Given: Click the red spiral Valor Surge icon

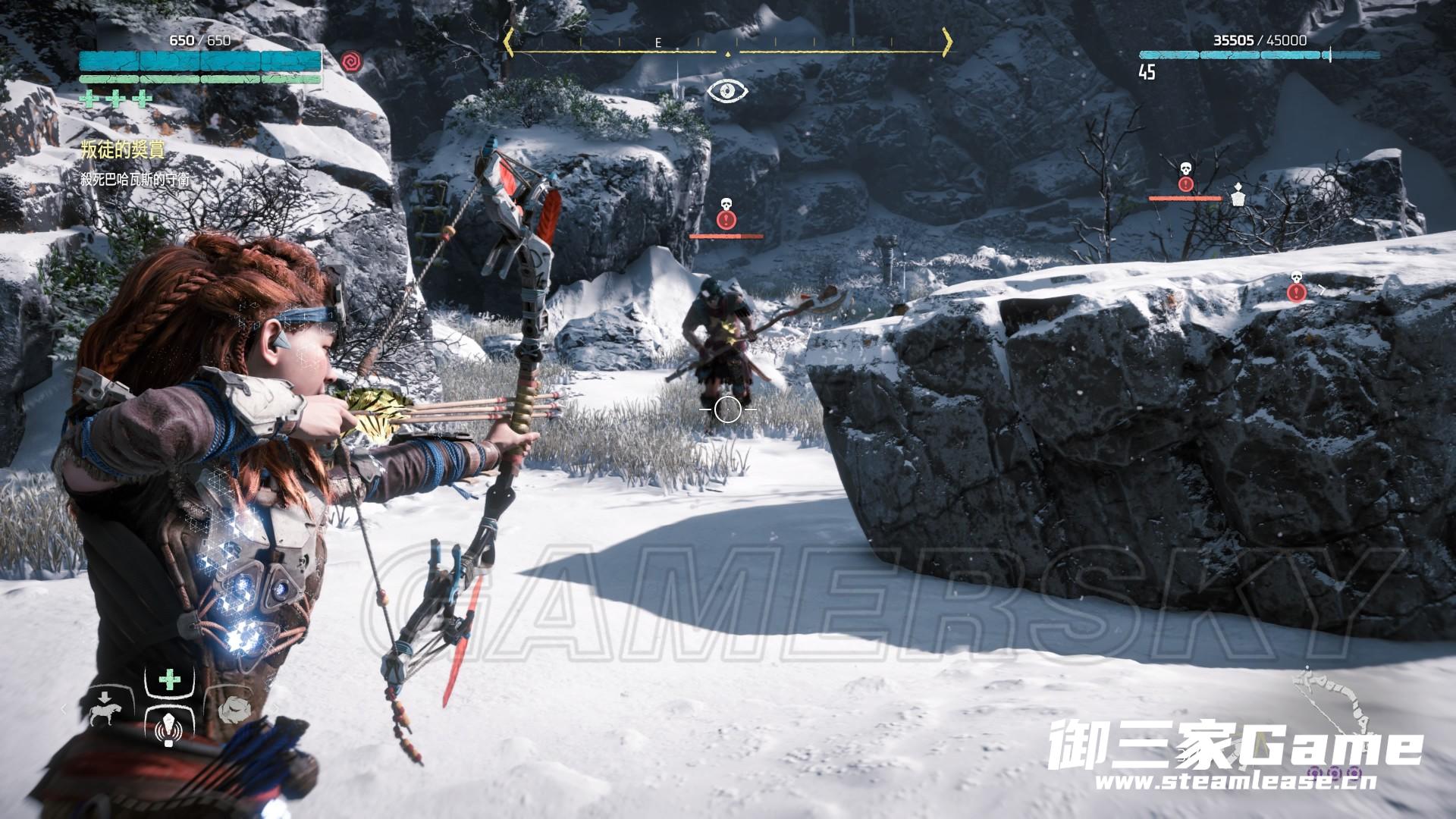Looking at the screenshot, I should (350, 61).
